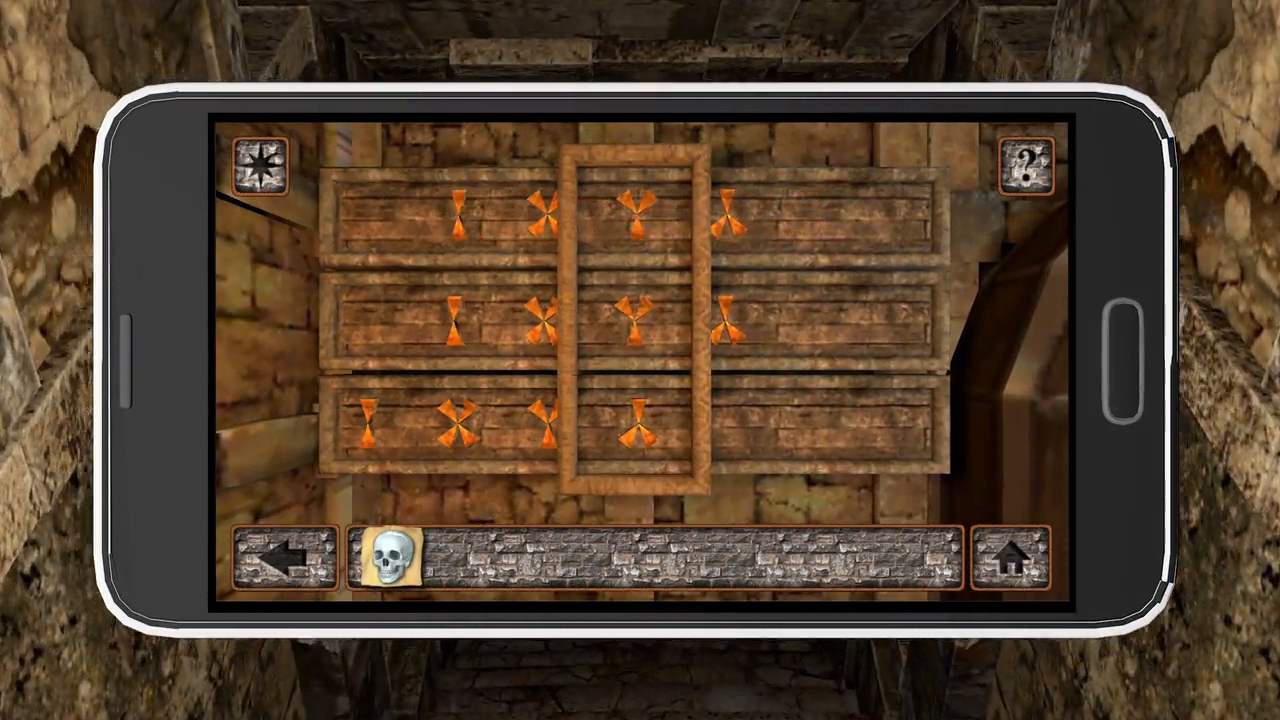This screenshot has width=1280, height=720.
Task: Toggle the rightmost dial on the top plank
Action: (x=727, y=213)
